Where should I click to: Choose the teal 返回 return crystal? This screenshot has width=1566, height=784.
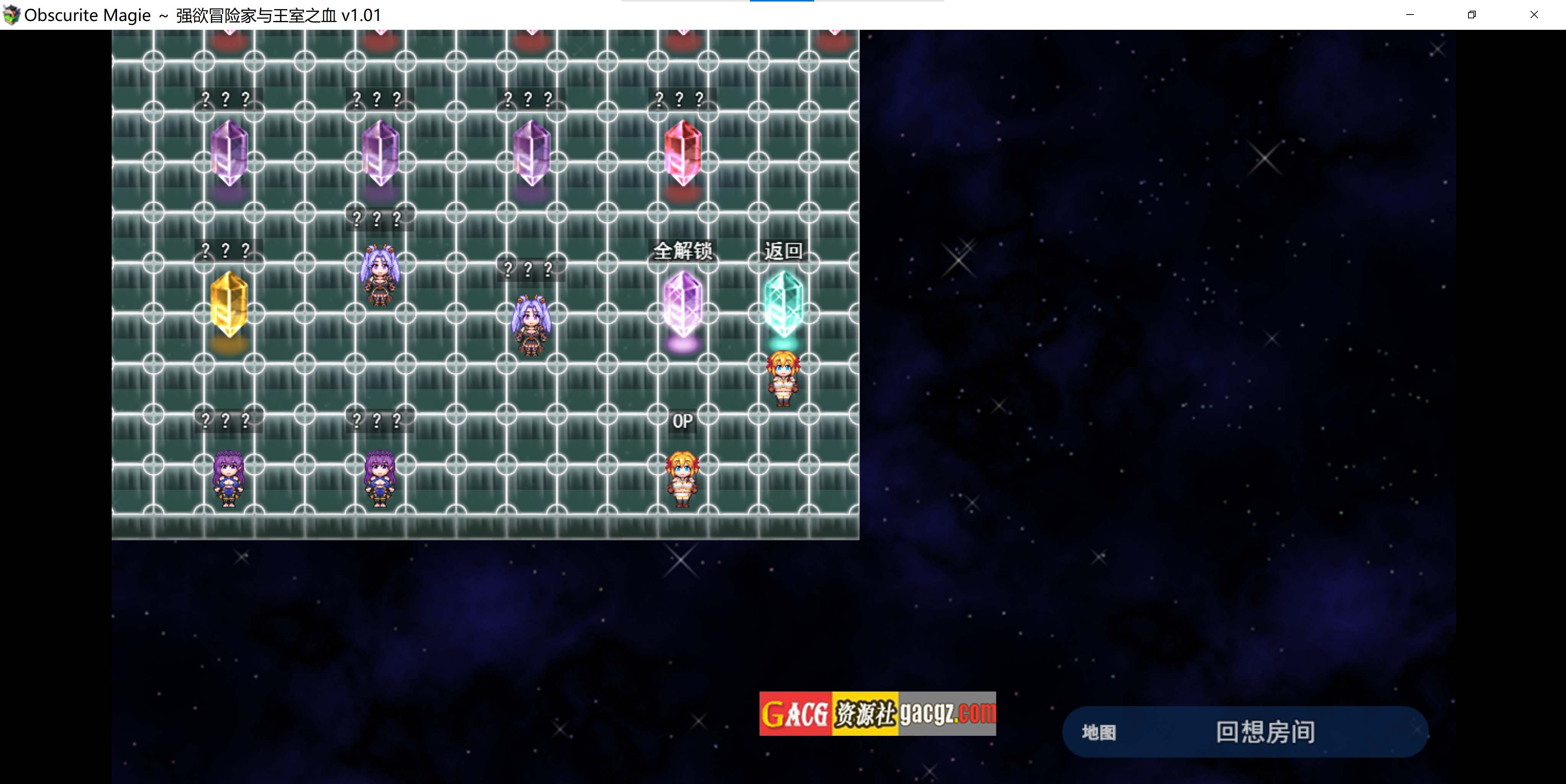783,304
